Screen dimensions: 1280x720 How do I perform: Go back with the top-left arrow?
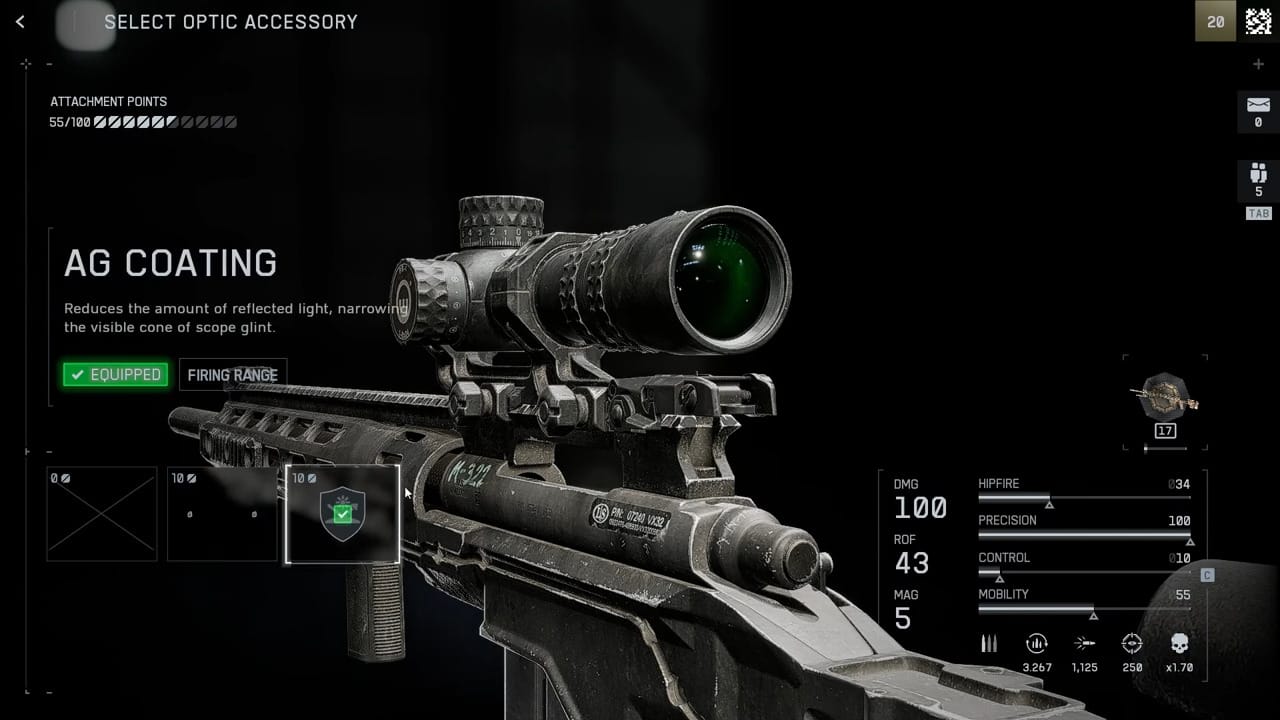tap(20, 22)
